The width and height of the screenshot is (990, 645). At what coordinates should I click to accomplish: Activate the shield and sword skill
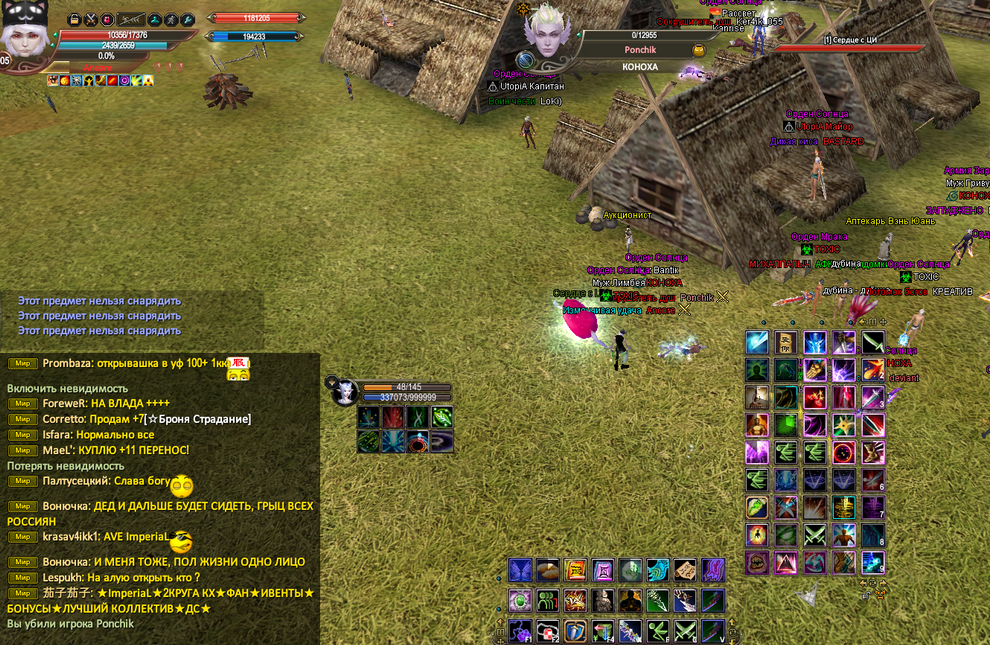(x=576, y=631)
